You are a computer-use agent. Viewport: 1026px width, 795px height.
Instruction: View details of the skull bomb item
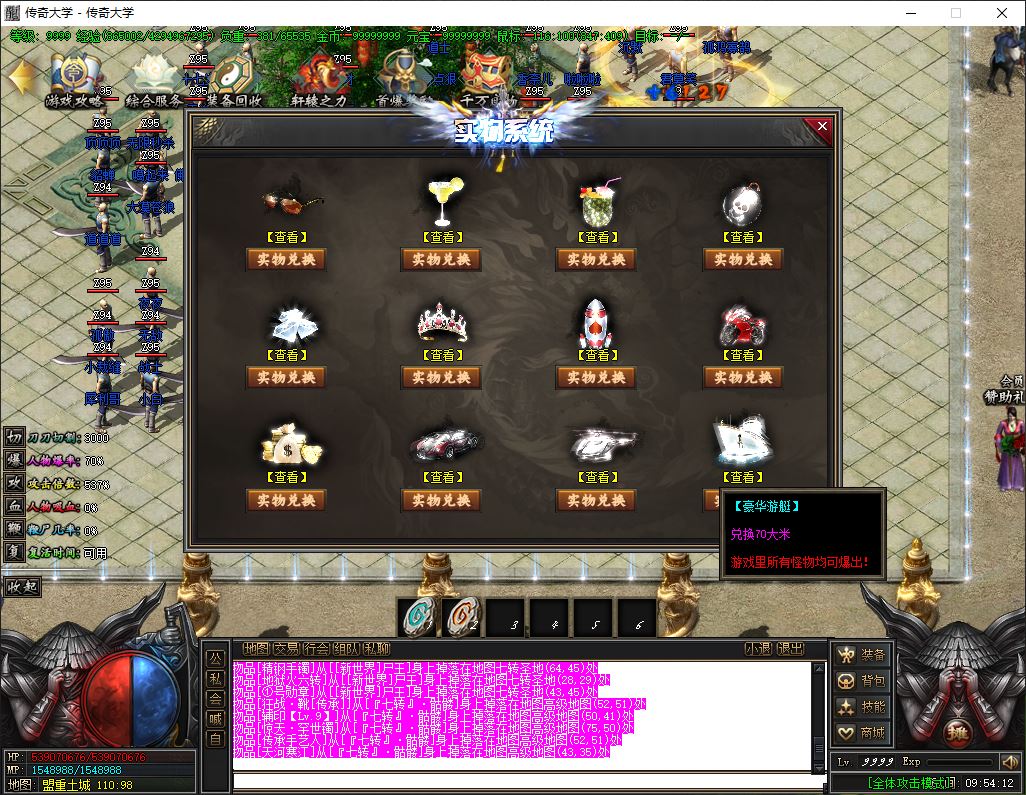click(742, 237)
